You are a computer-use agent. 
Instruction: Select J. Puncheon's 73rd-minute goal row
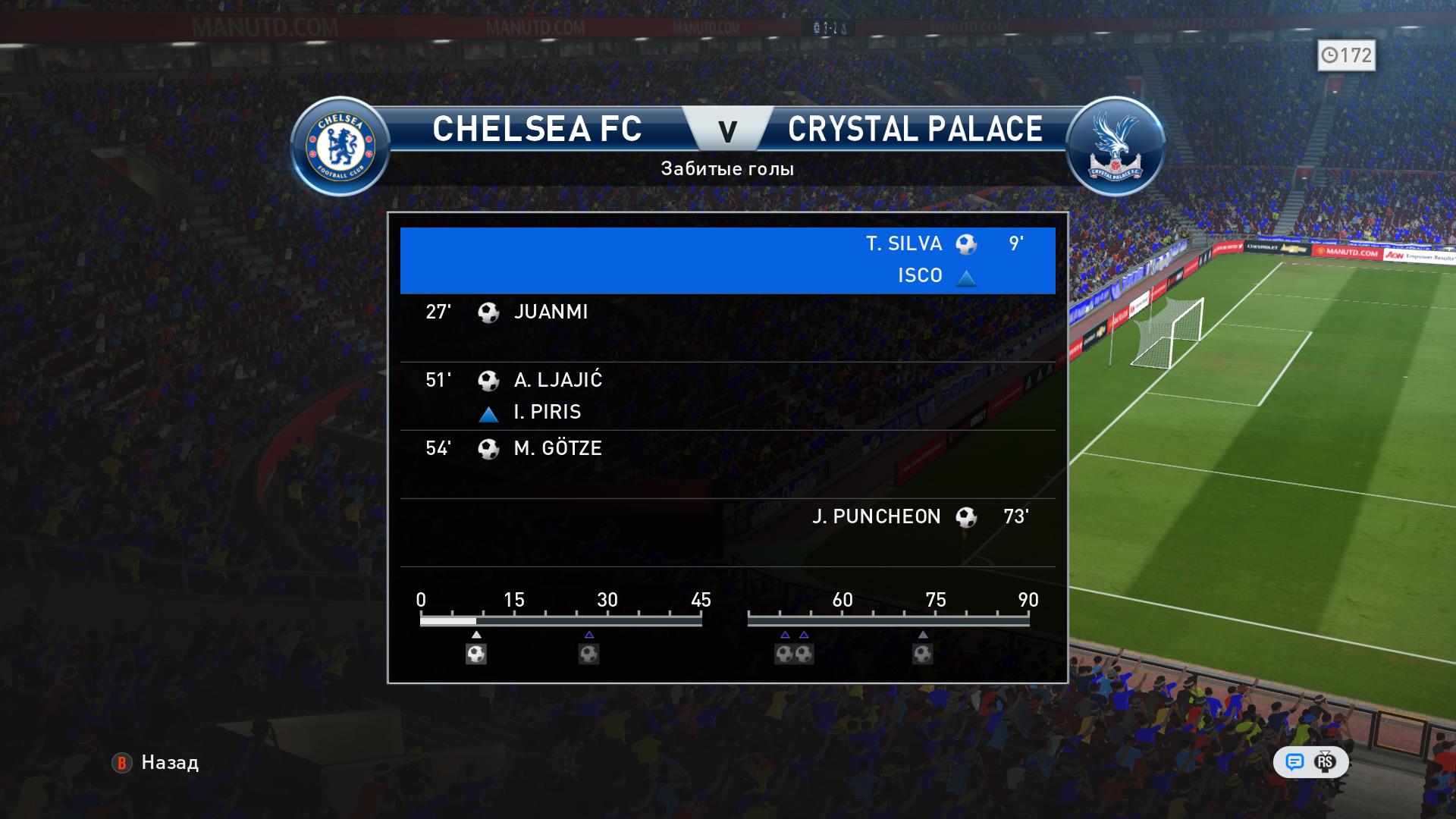pyautogui.click(x=727, y=532)
